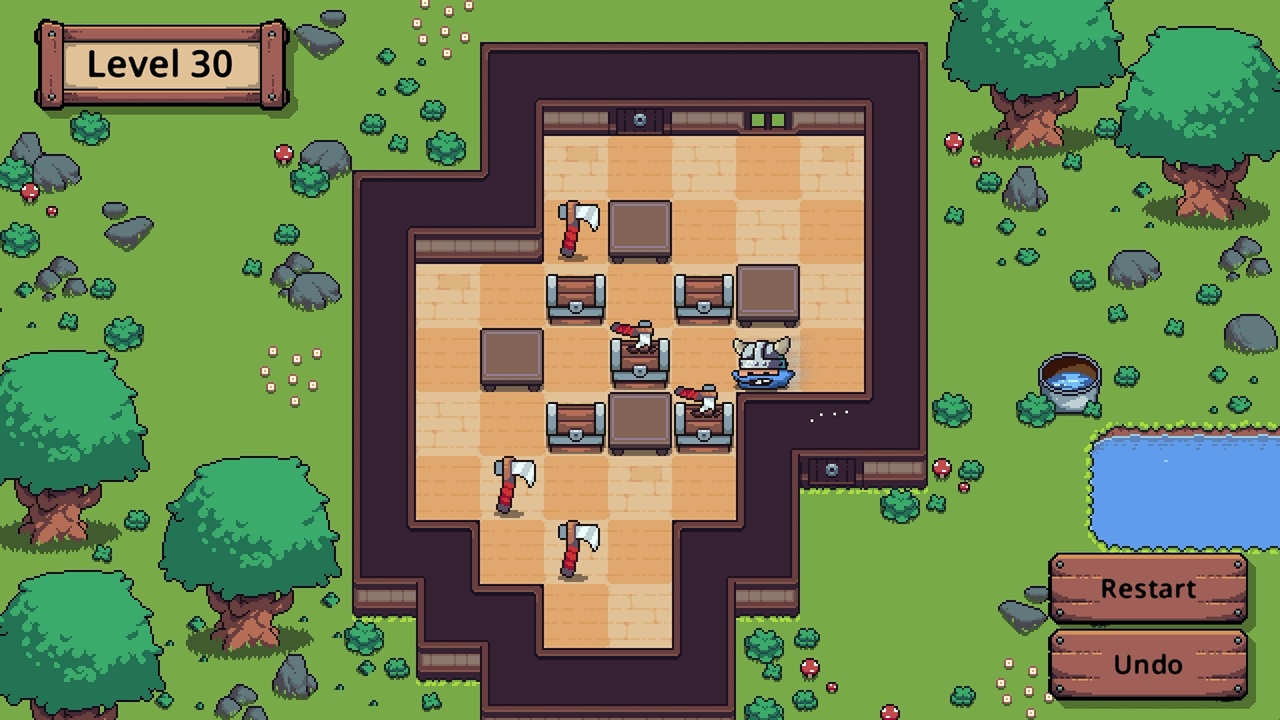Click the brown crate in the top row
1280x720 pixels.
pyautogui.click(x=640, y=230)
